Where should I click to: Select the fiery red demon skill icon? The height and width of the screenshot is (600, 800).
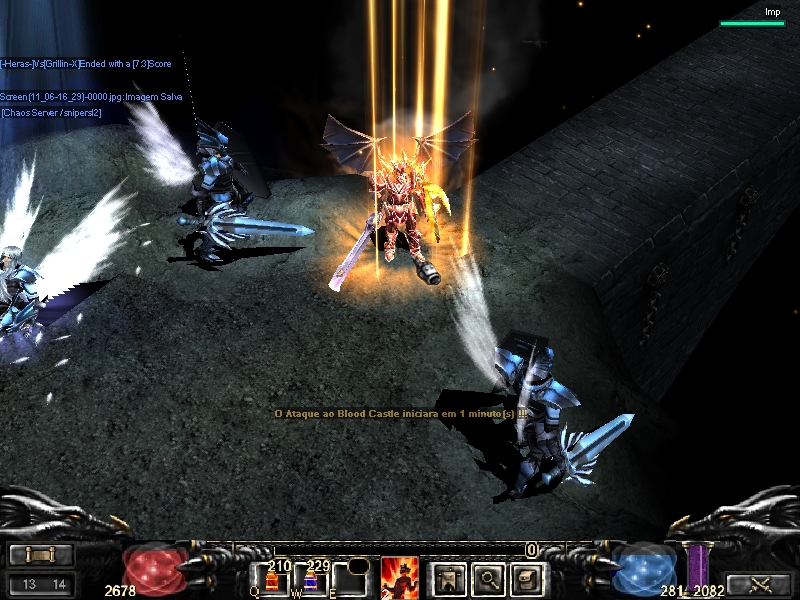pos(400,577)
